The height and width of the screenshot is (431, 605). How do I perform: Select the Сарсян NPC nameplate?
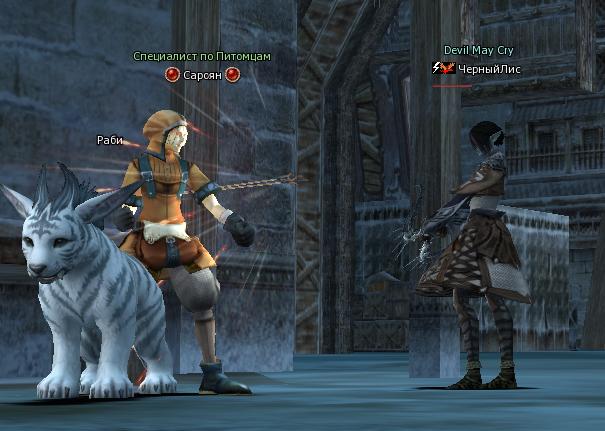click(x=202, y=75)
